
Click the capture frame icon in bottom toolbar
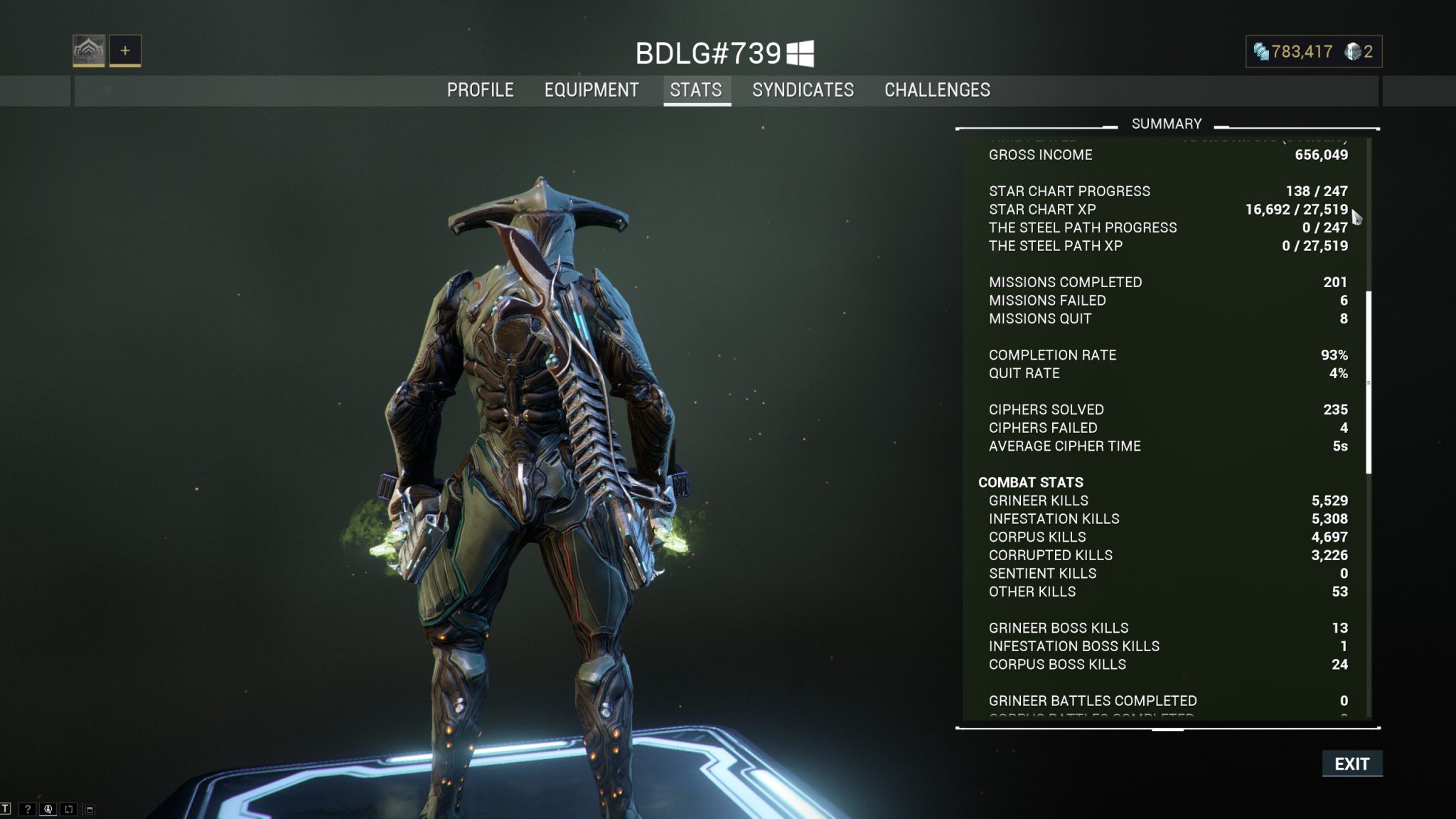point(69,810)
